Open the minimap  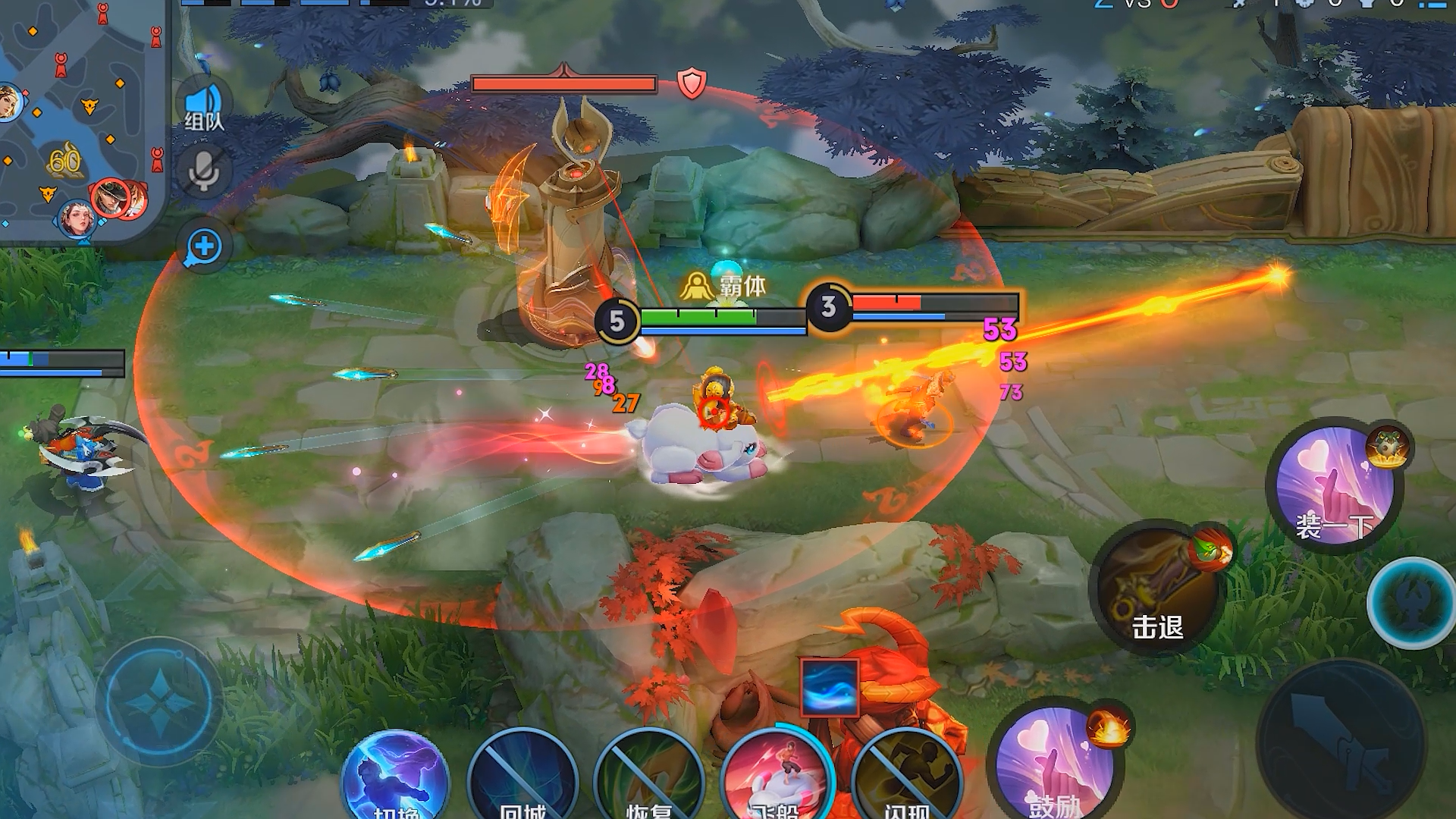coord(80,121)
